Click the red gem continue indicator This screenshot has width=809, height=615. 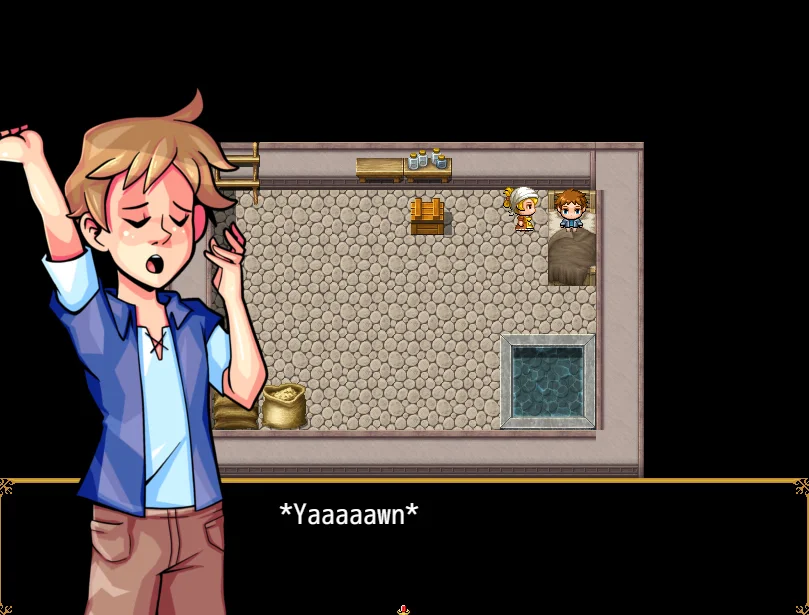pyautogui.click(x=403, y=609)
